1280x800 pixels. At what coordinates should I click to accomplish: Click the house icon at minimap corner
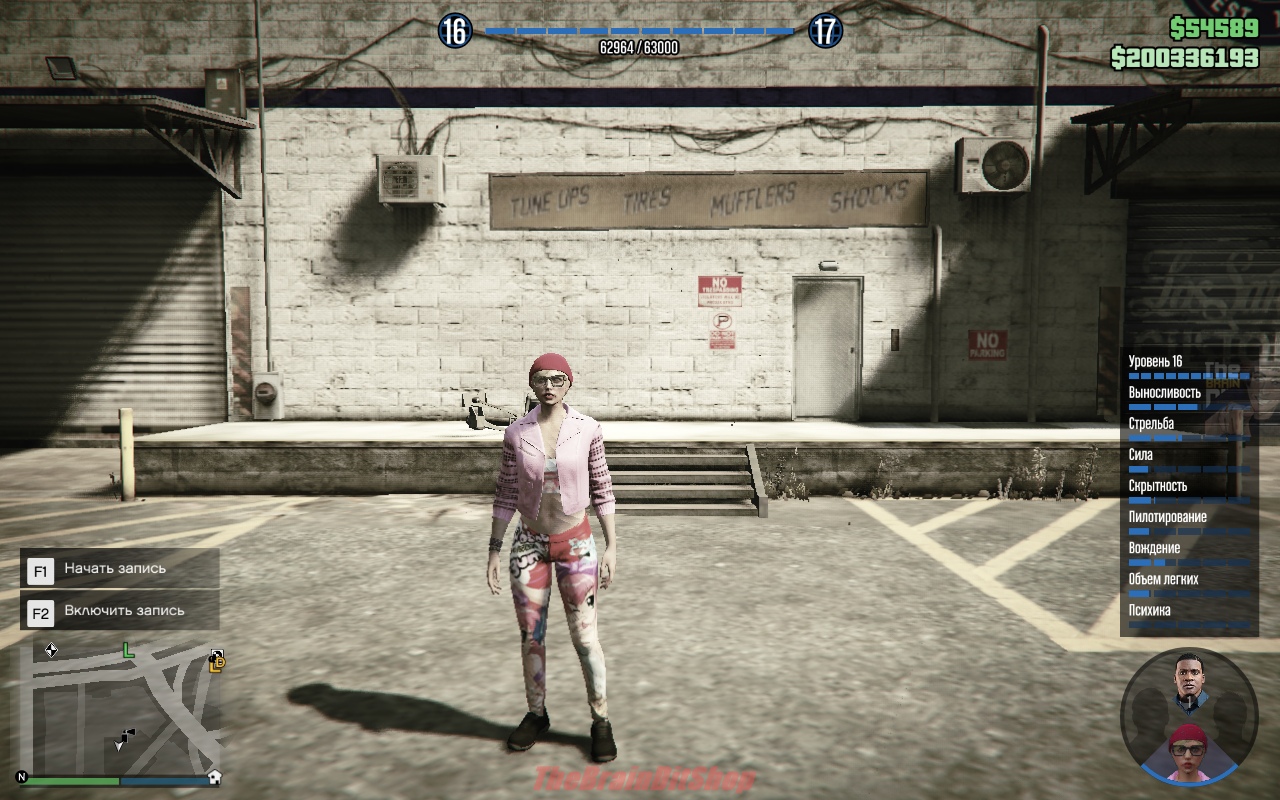(213, 777)
